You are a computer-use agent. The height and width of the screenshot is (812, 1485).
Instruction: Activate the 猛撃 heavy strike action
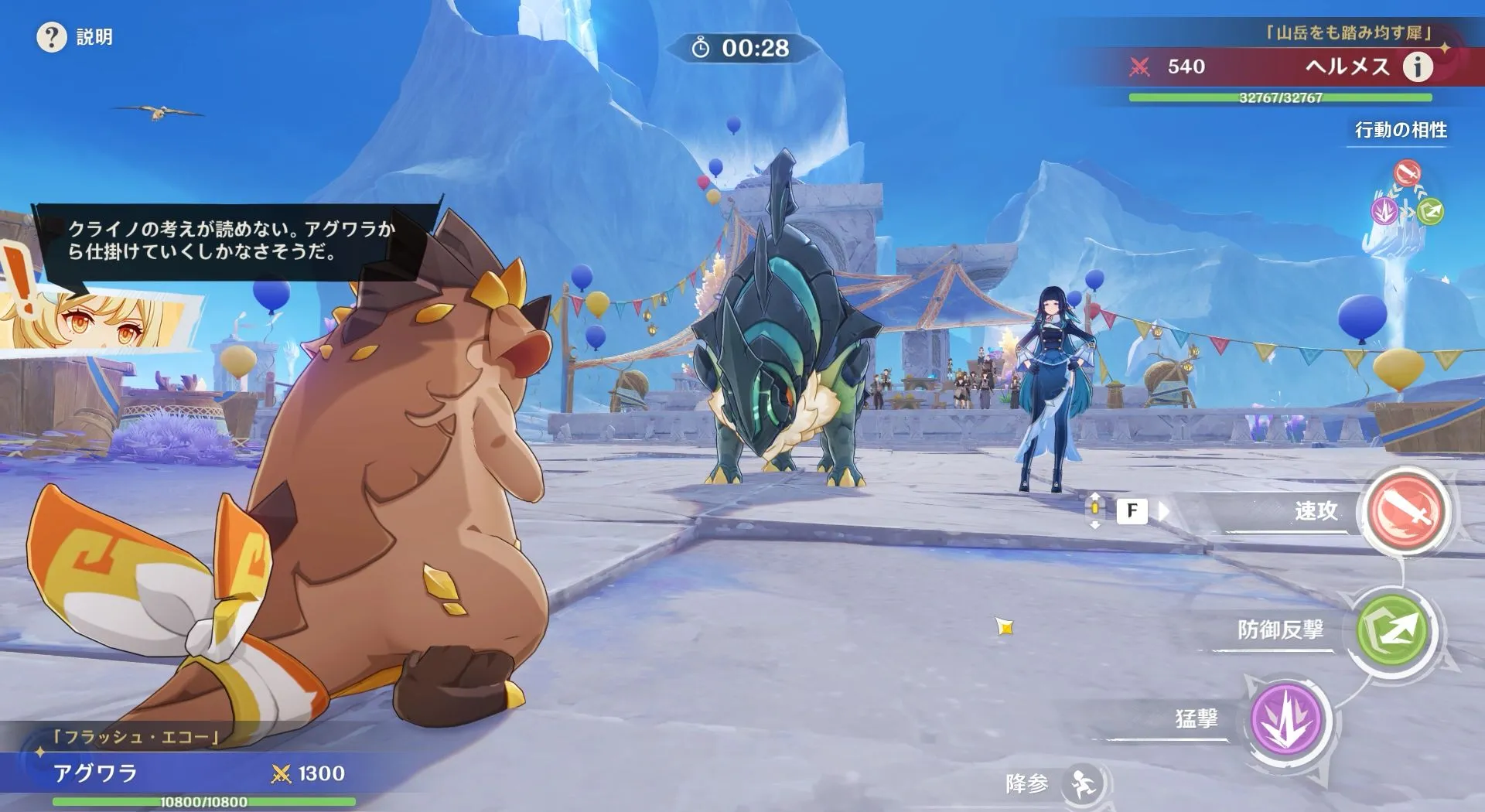pos(1287,720)
